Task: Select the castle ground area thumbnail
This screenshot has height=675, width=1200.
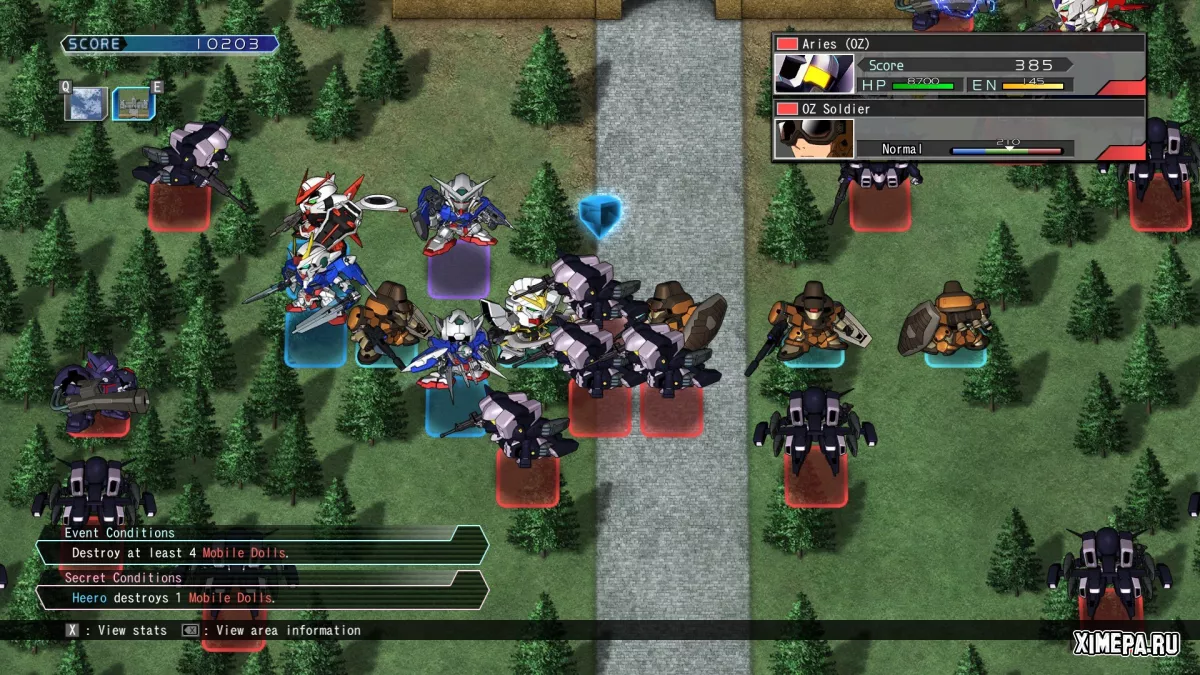Action: (133, 103)
